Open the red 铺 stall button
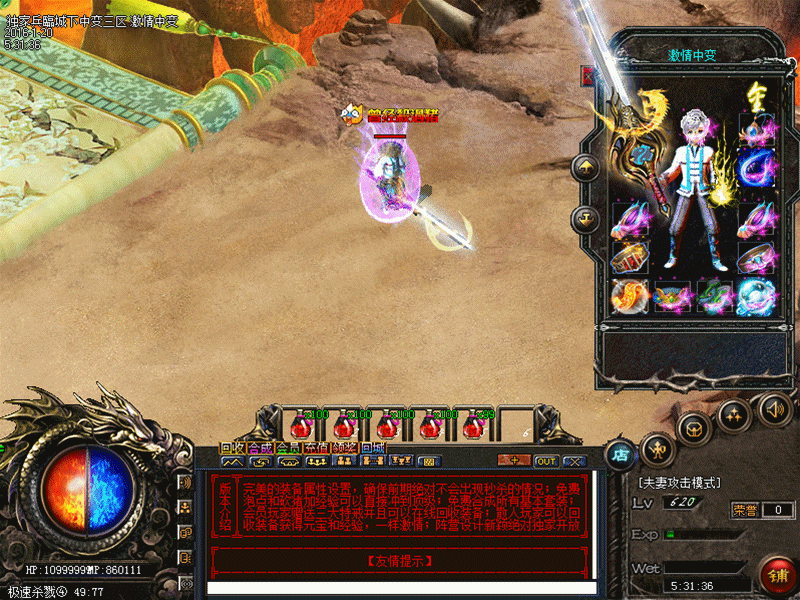Image resolution: width=800 pixels, height=600 pixels. [777, 575]
